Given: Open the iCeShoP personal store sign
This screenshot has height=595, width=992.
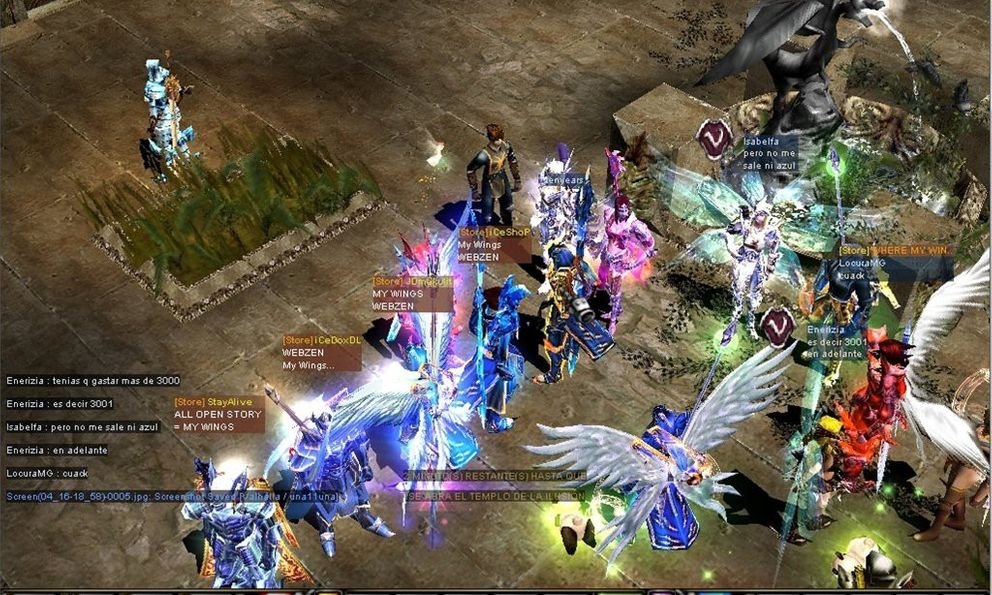Looking at the screenshot, I should pyautogui.click(x=493, y=244).
